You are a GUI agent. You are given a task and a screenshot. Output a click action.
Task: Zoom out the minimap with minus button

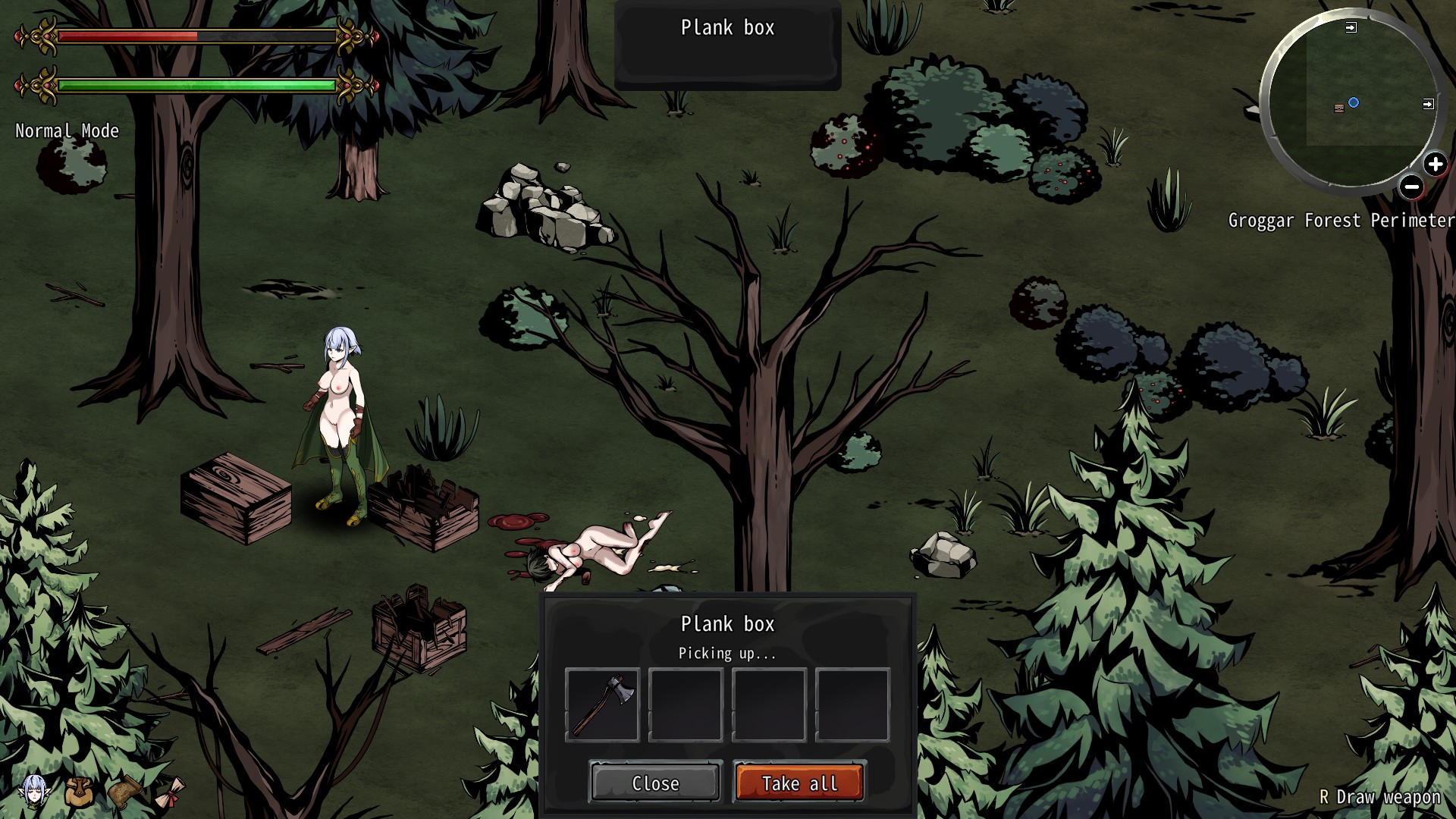point(1411,187)
